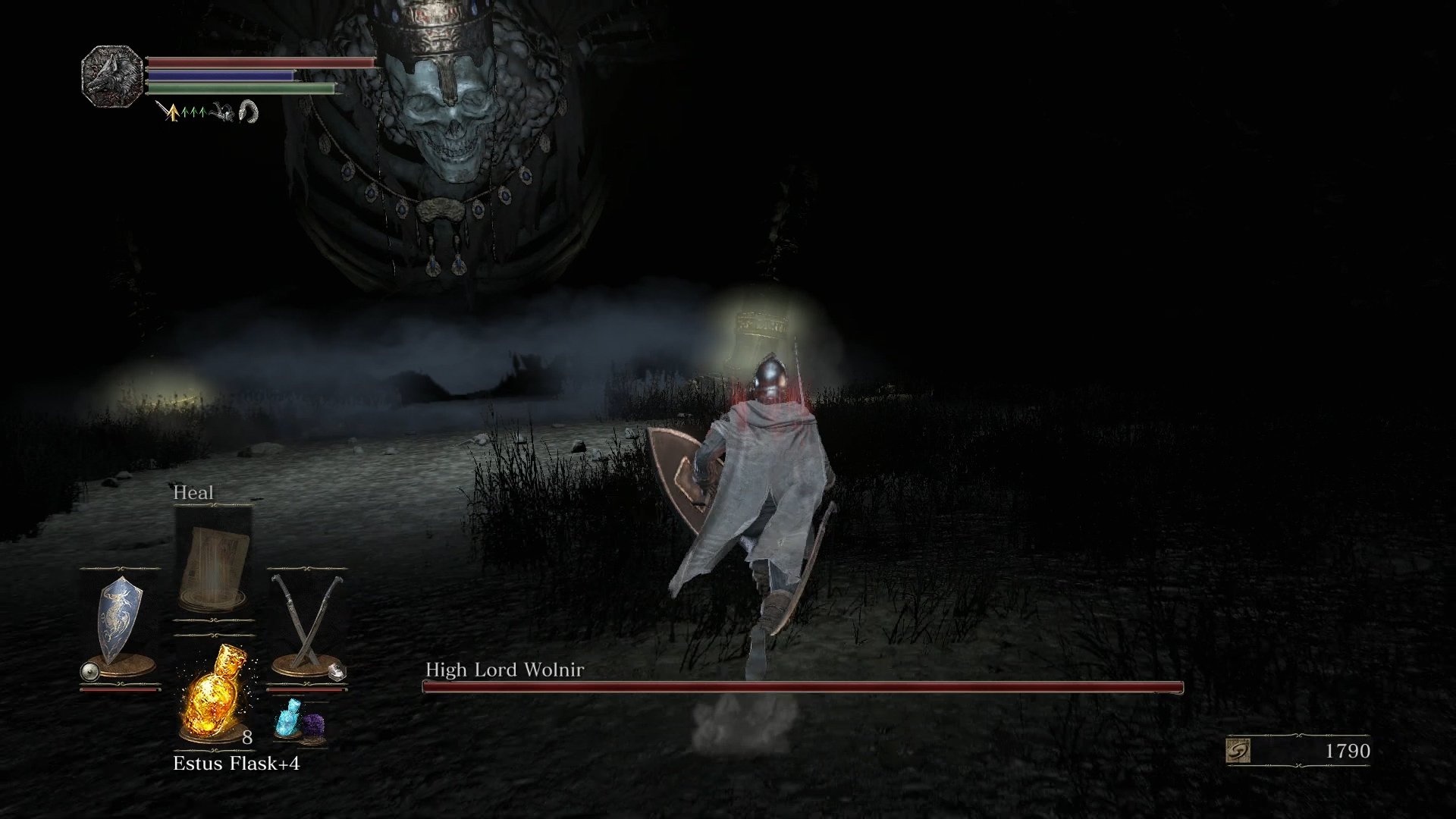Click the blue Ashen Estus flask icon
Viewport: 1456px width, 819px height.
click(288, 718)
